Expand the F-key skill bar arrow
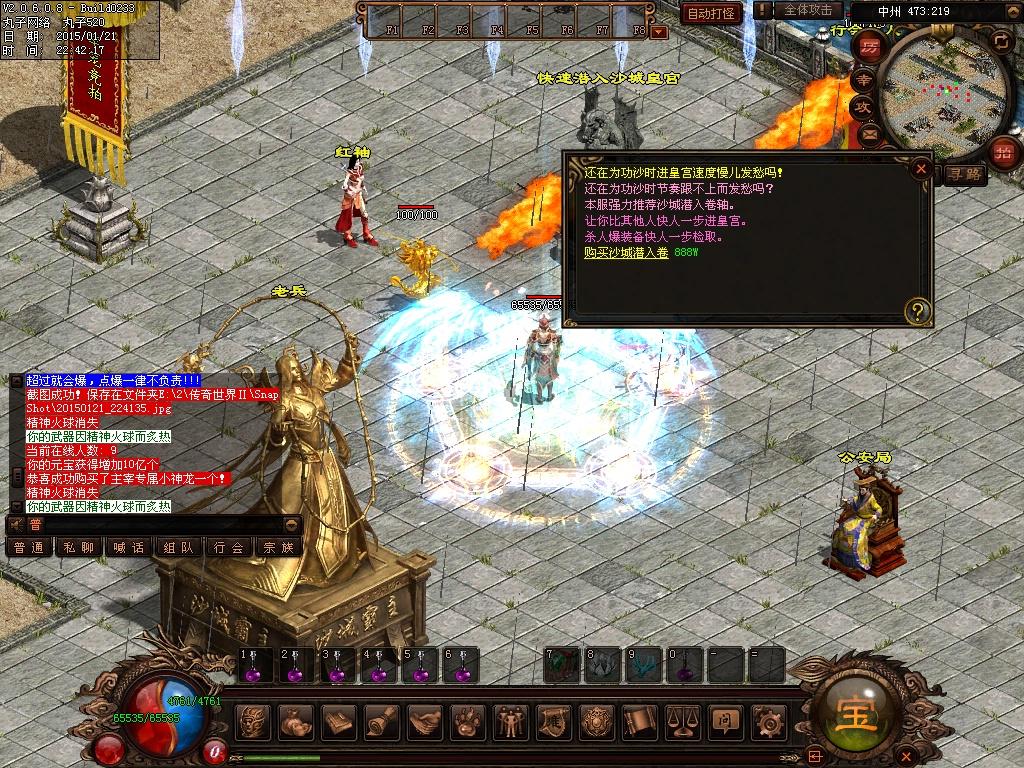Screen dimensions: 1024x768 pos(658,32)
